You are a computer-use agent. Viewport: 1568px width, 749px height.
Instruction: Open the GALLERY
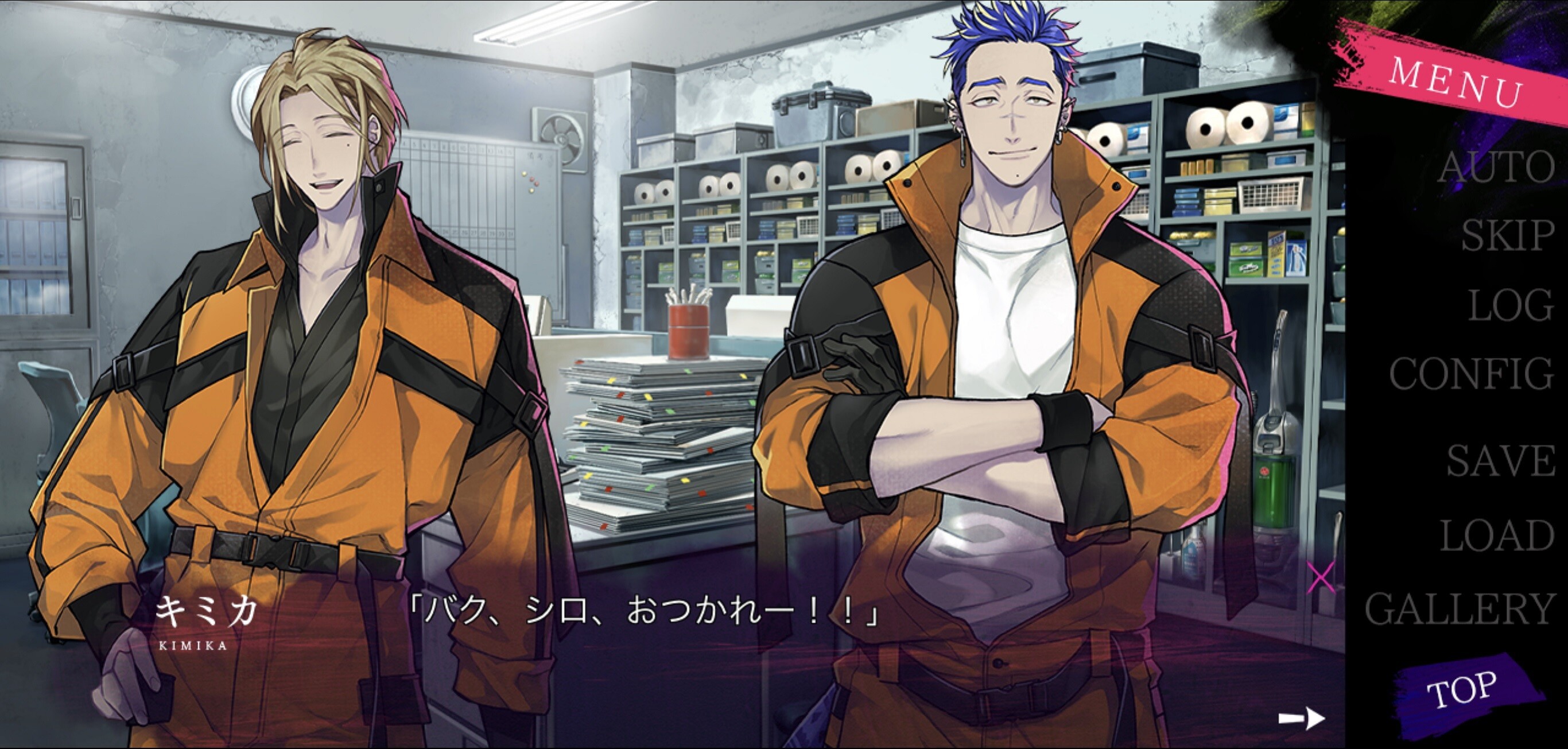click(x=1460, y=609)
